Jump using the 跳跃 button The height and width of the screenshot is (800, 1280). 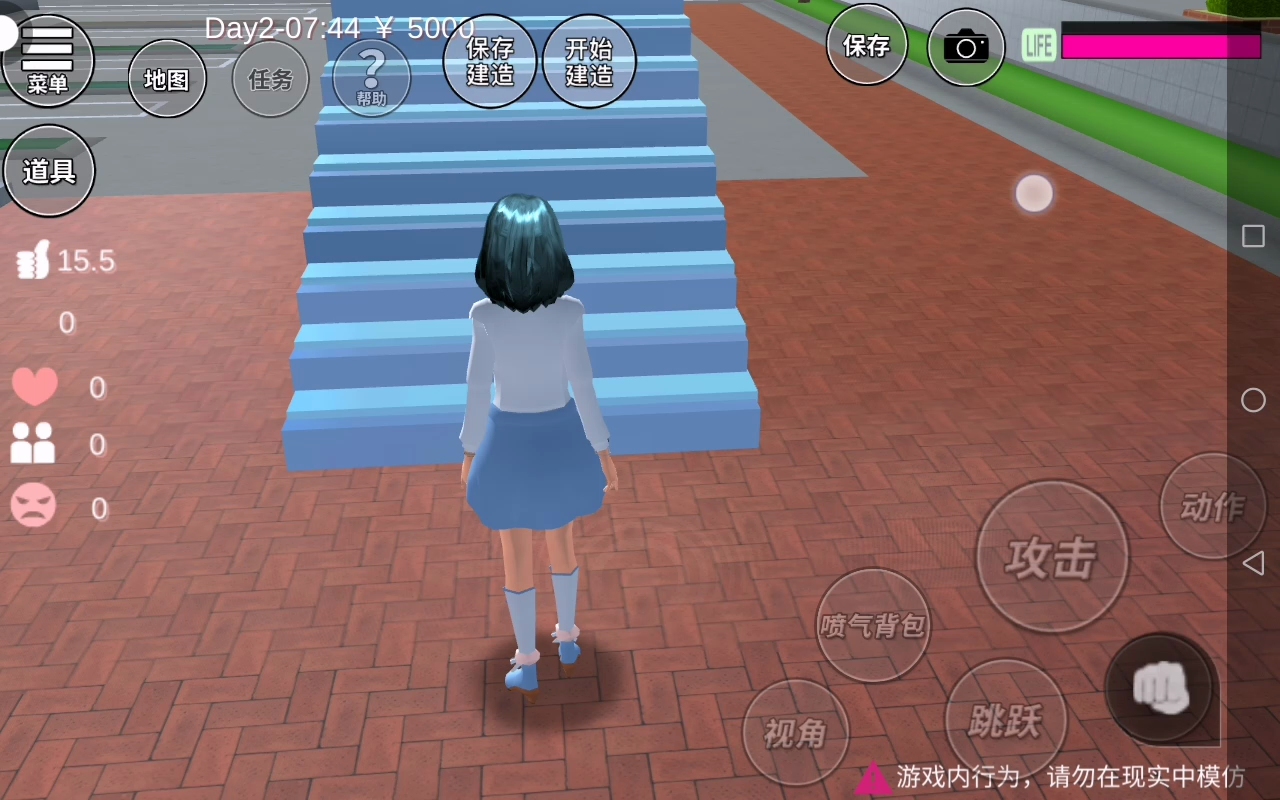click(x=1005, y=720)
